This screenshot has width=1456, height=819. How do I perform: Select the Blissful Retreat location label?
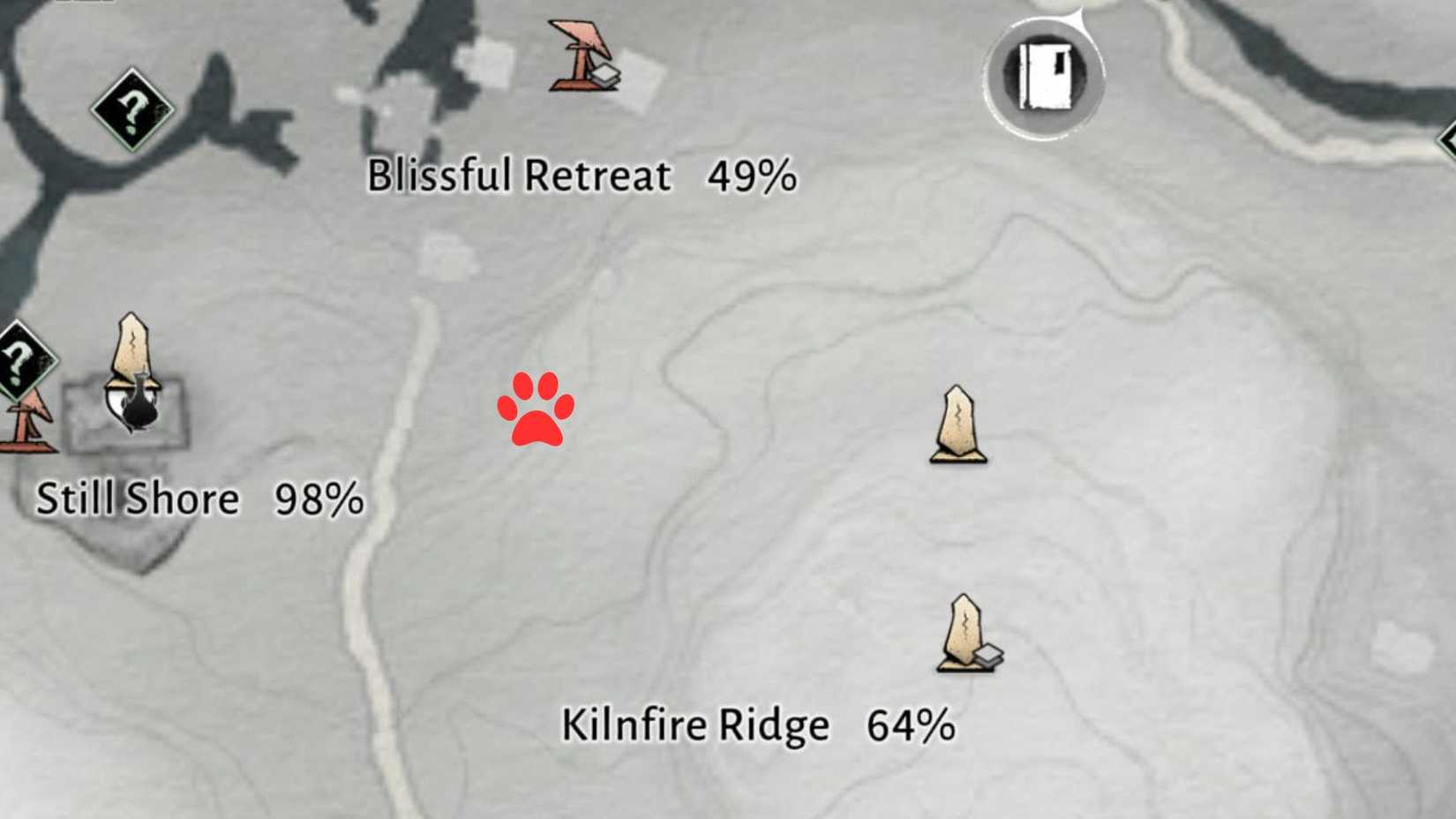point(521,175)
